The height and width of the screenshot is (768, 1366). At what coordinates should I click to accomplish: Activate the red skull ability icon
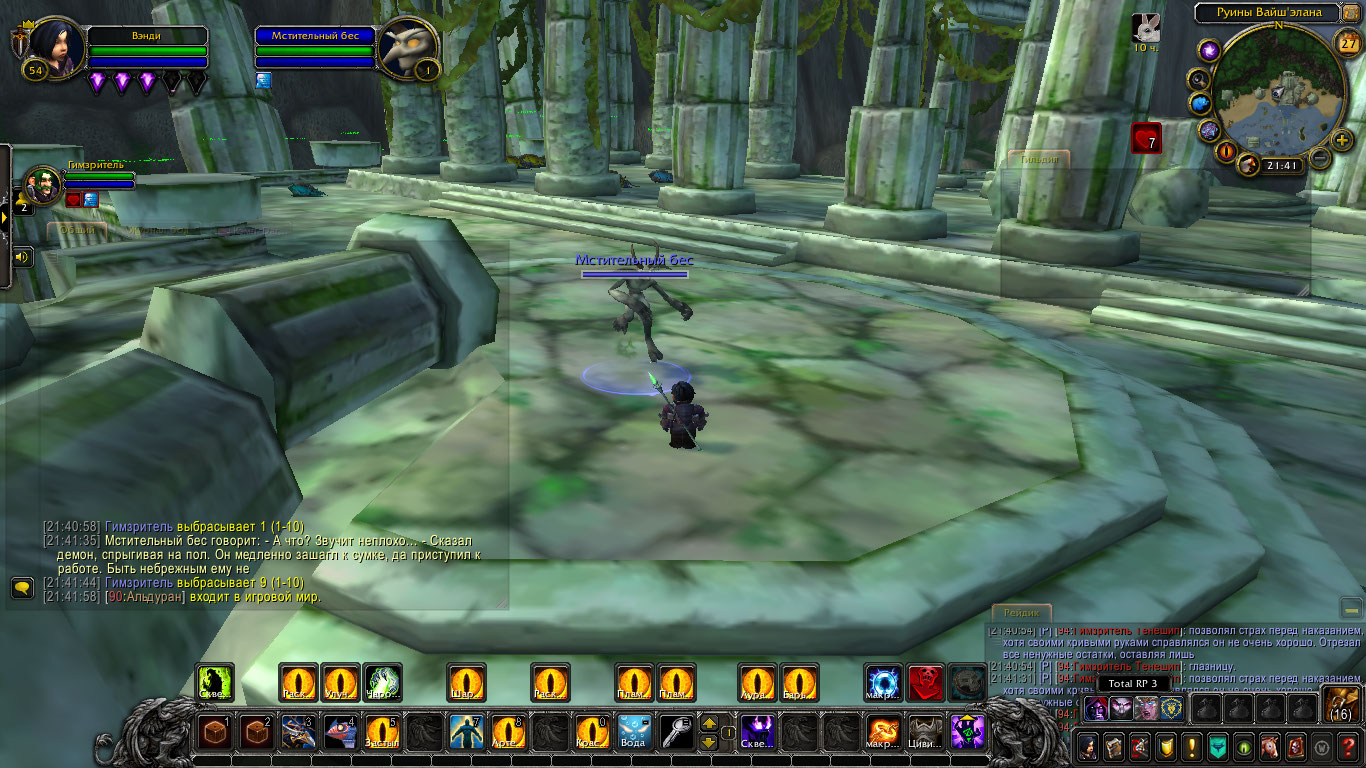(x=925, y=682)
